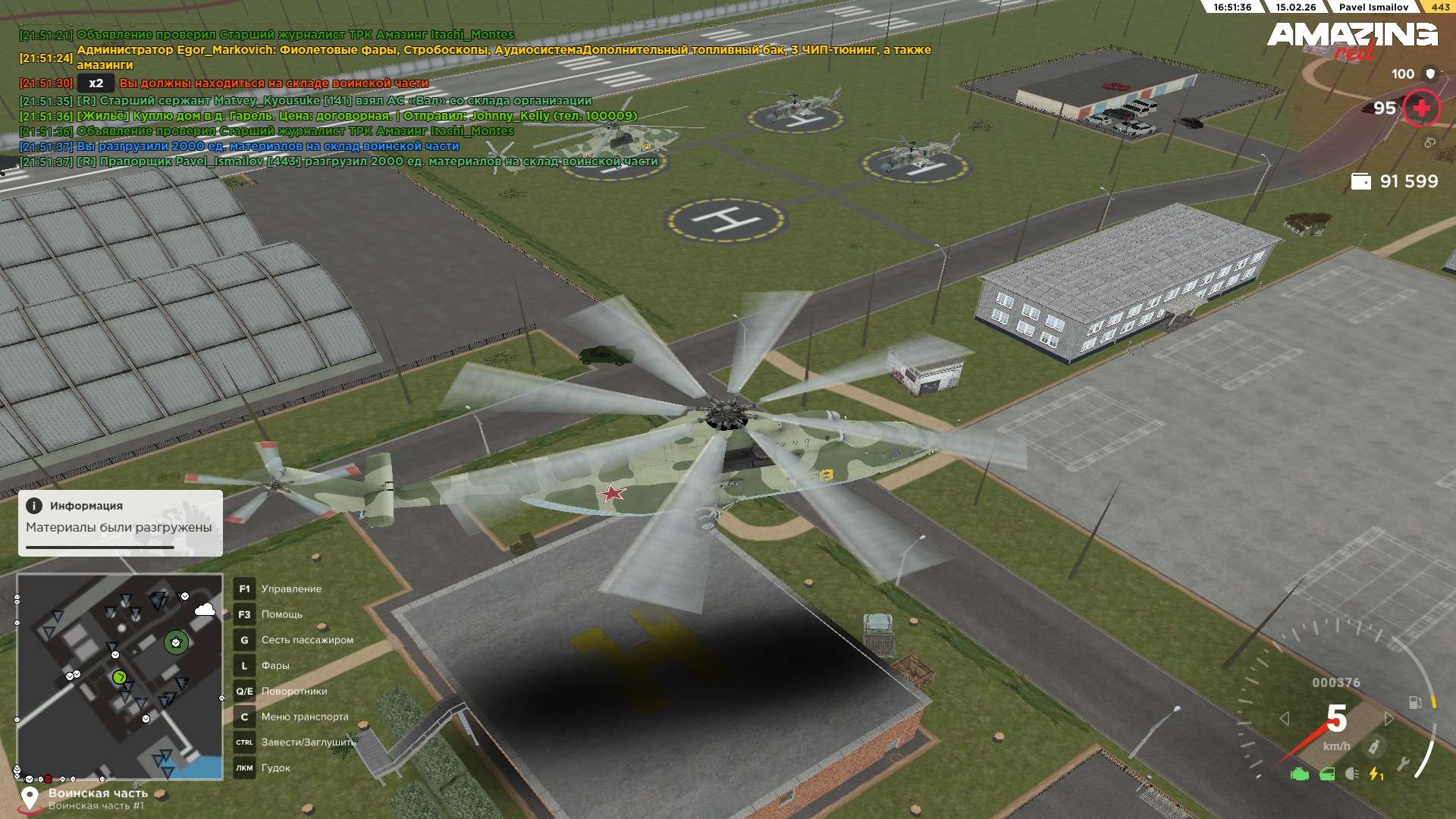Click the x2 bonus badge in chat
This screenshot has height=819, width=1456.
coord(96,83)
